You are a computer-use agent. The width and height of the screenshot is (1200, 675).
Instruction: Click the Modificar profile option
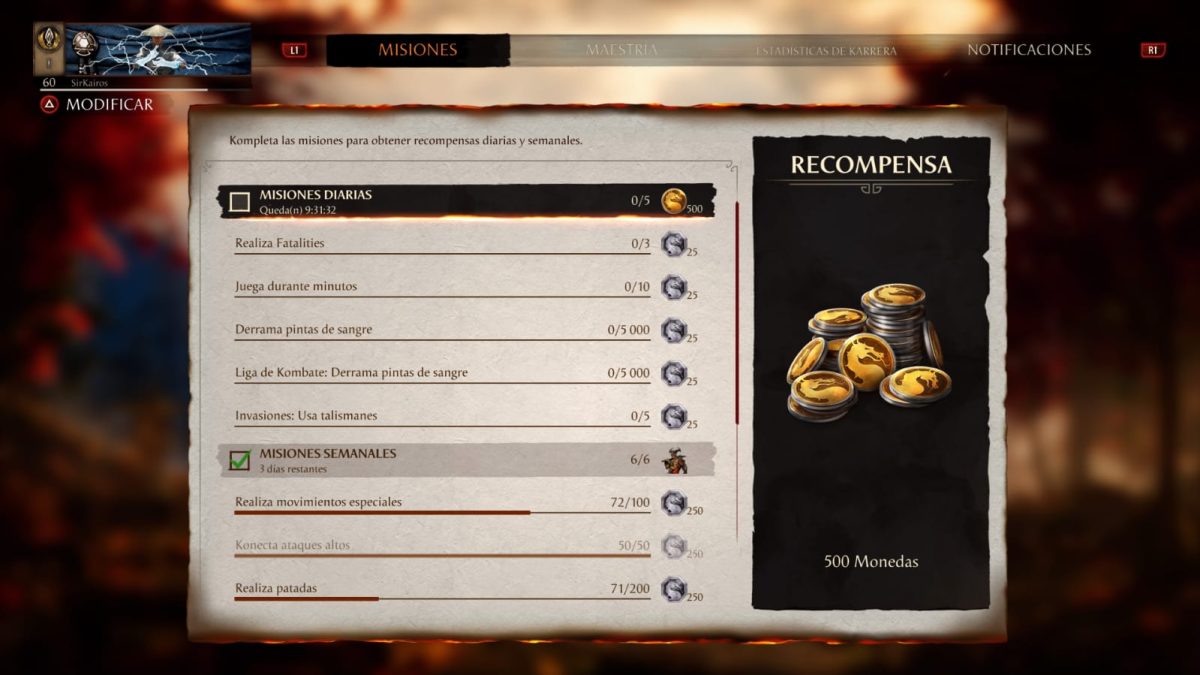98,104
